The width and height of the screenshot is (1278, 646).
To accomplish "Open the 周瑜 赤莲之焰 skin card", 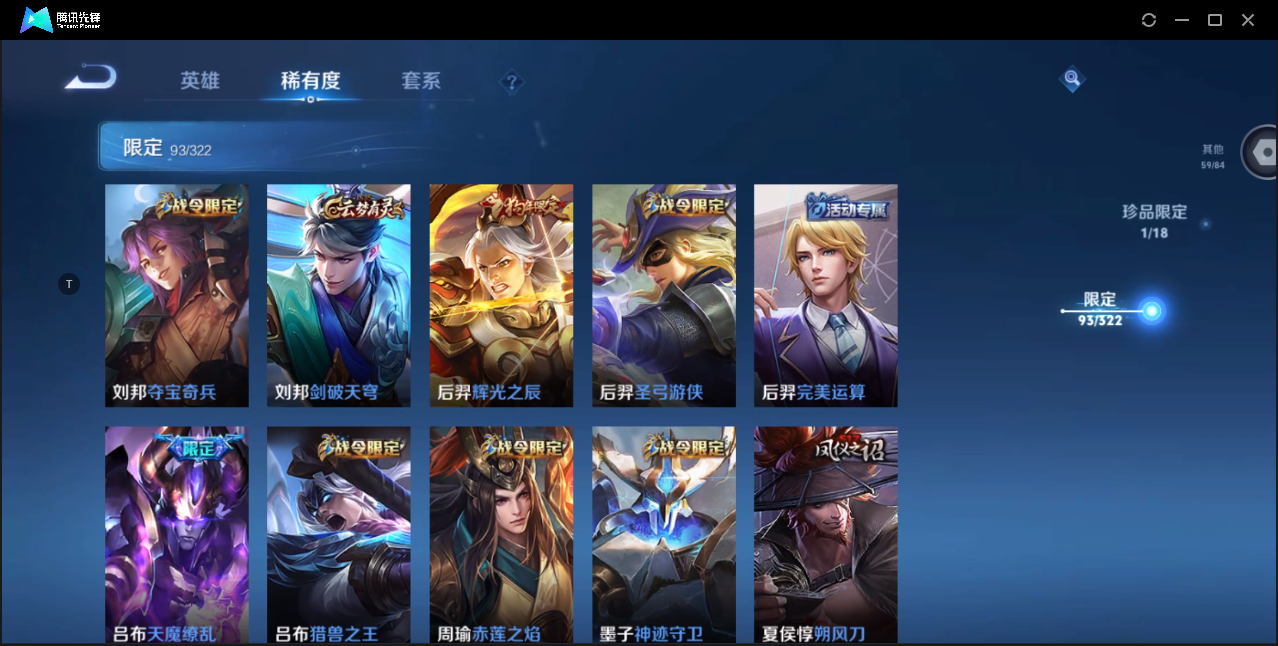I will [x=501, y=535].
